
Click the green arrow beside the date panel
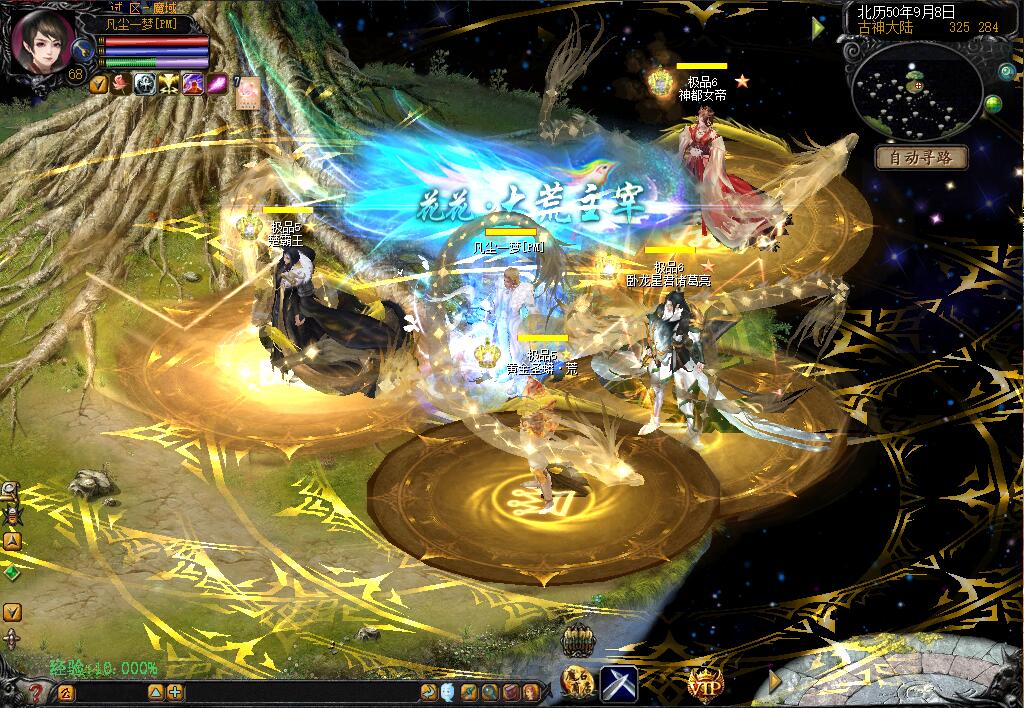819,28
